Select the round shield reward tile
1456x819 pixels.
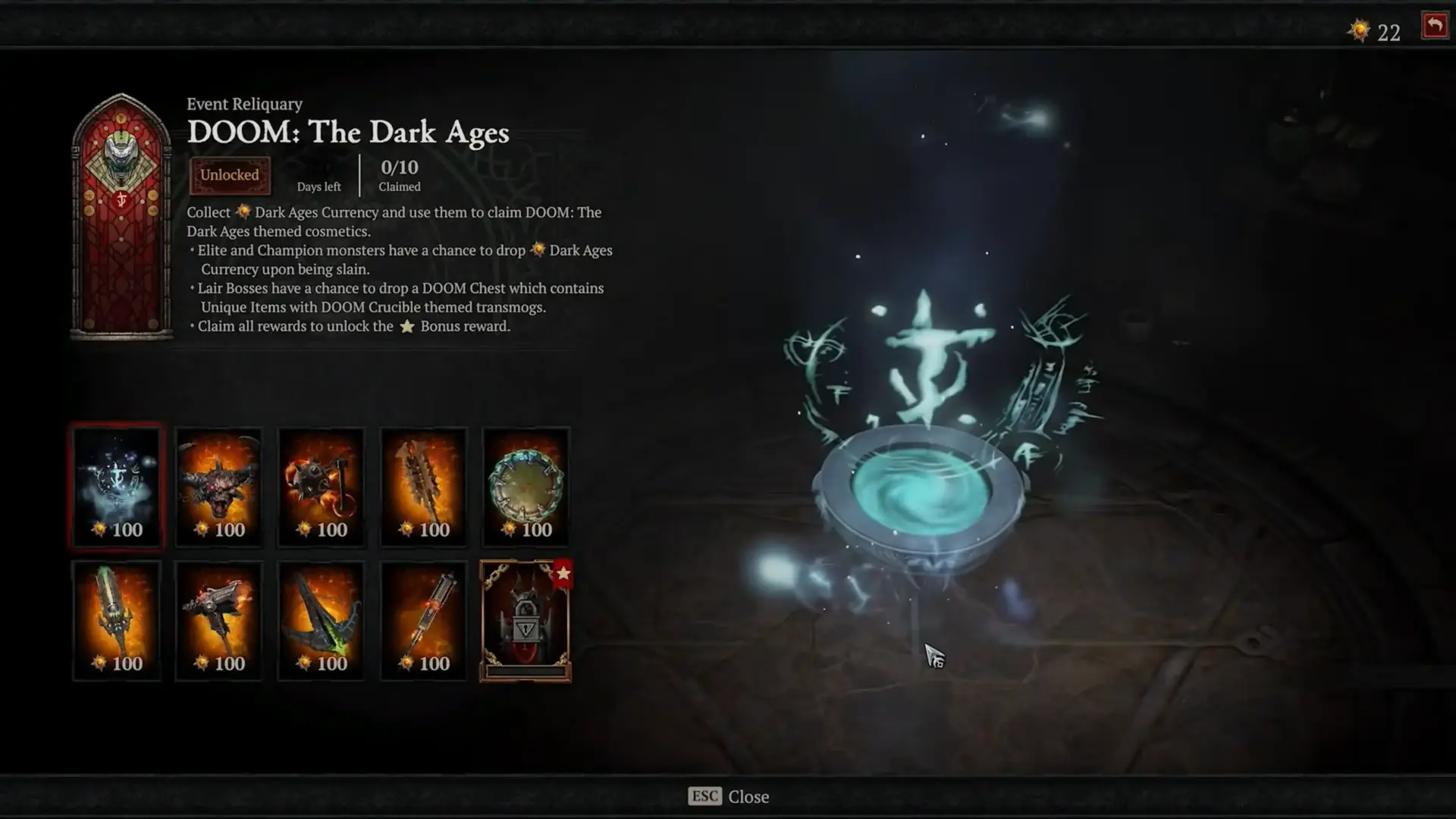(526, 485)
